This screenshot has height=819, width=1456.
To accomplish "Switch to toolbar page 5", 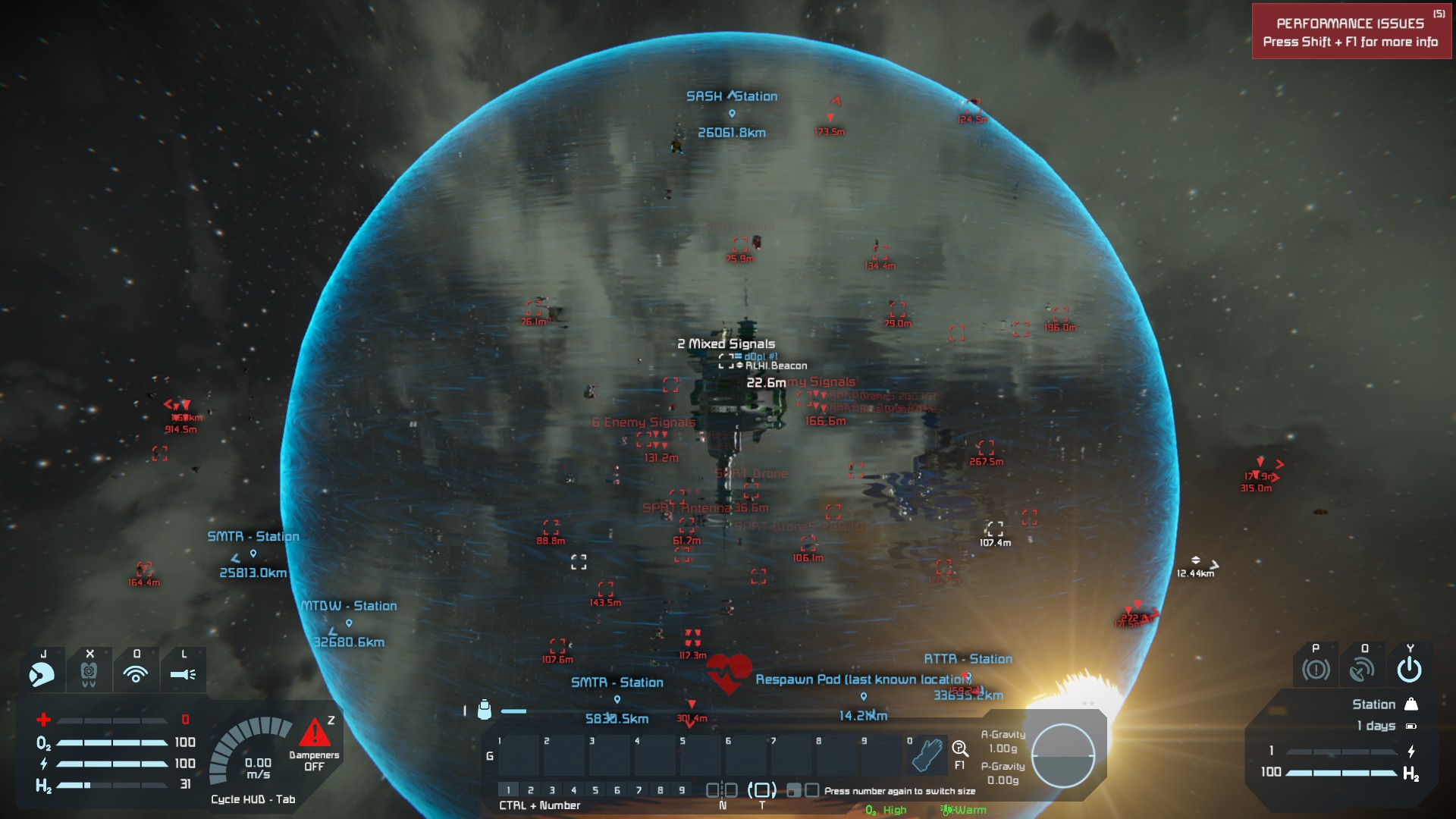I will point(595,790).
